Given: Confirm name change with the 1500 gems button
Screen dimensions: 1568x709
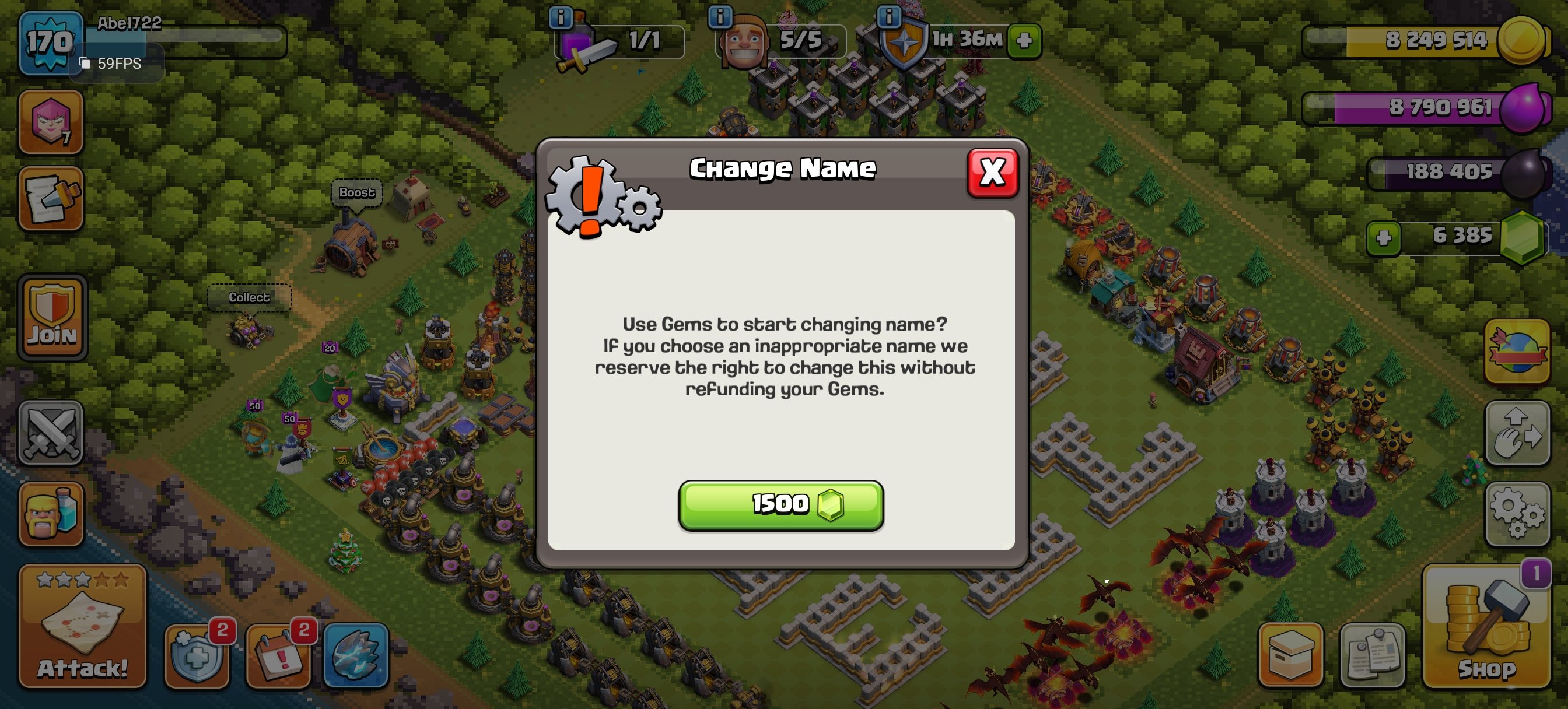Looking at the screenshot, I should coord(781,504).
